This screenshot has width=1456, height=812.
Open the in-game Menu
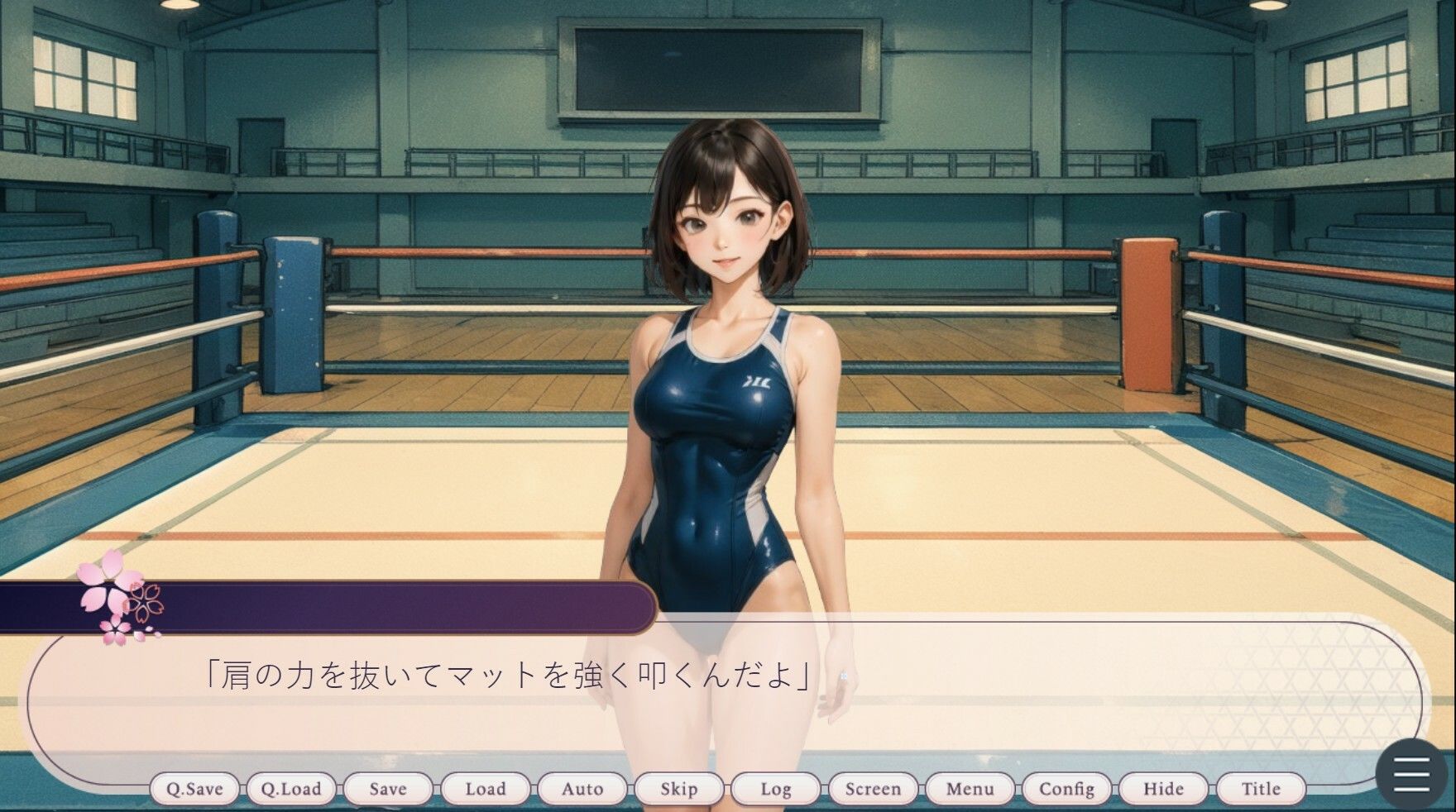pyautogui.click(x=970, y=789)
